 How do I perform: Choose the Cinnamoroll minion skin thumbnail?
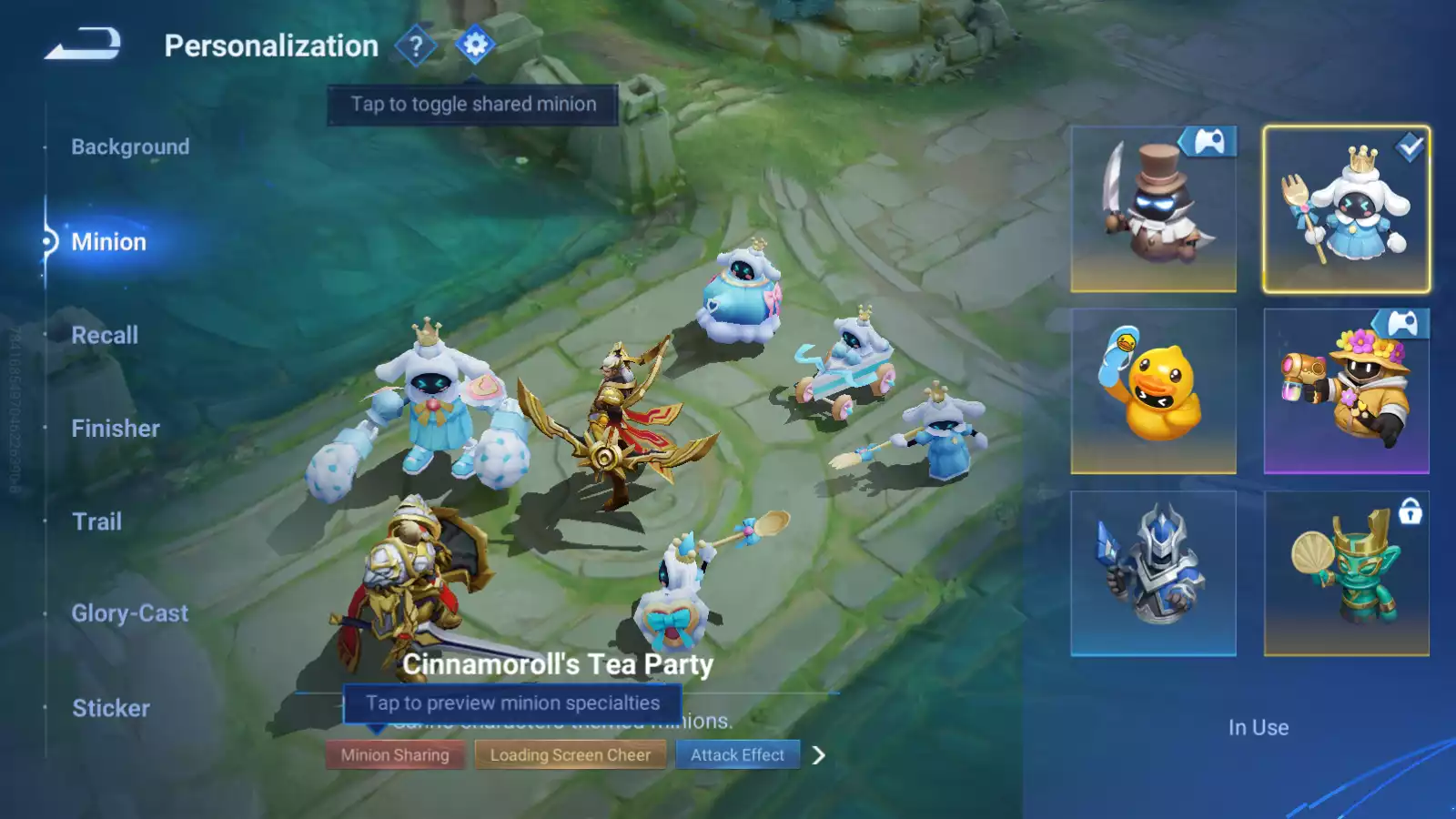[1346, 209]
